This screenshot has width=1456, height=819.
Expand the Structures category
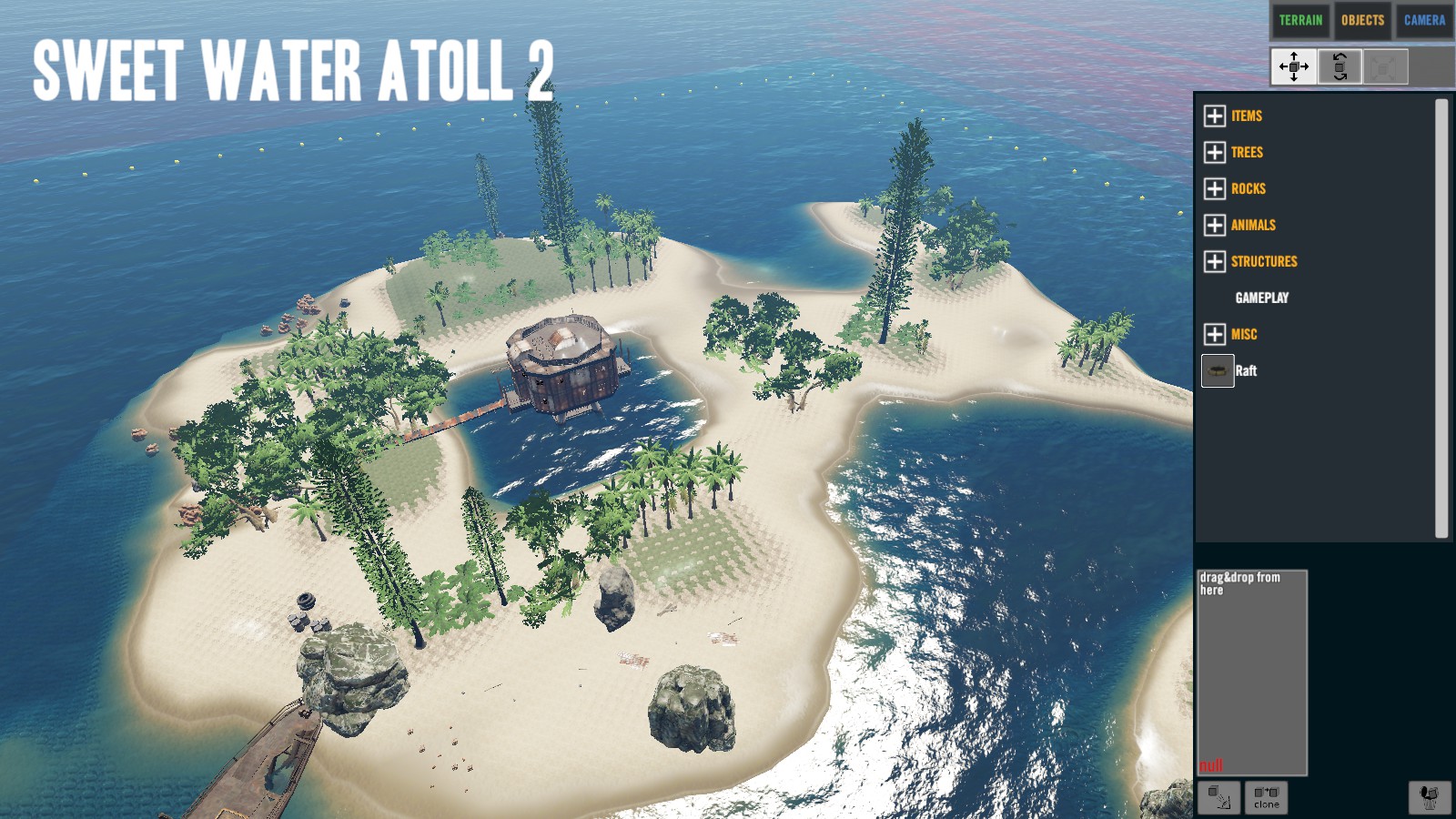(1215, 261)
